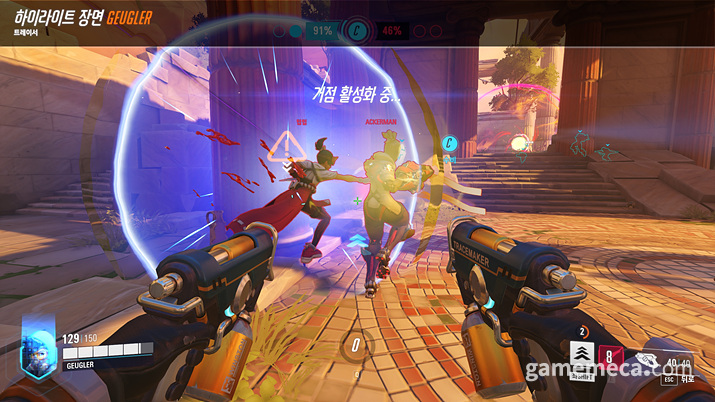Viewport: 715px width, 402px height.
Task: Activate the Recall ability icon
Action: coord(609,353)
